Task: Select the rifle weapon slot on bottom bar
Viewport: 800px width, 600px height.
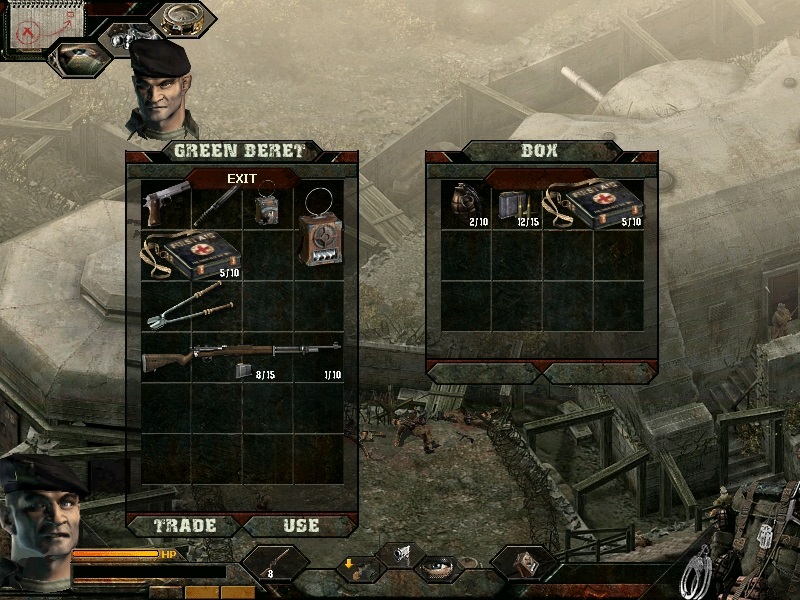Action: coord(274,564)
